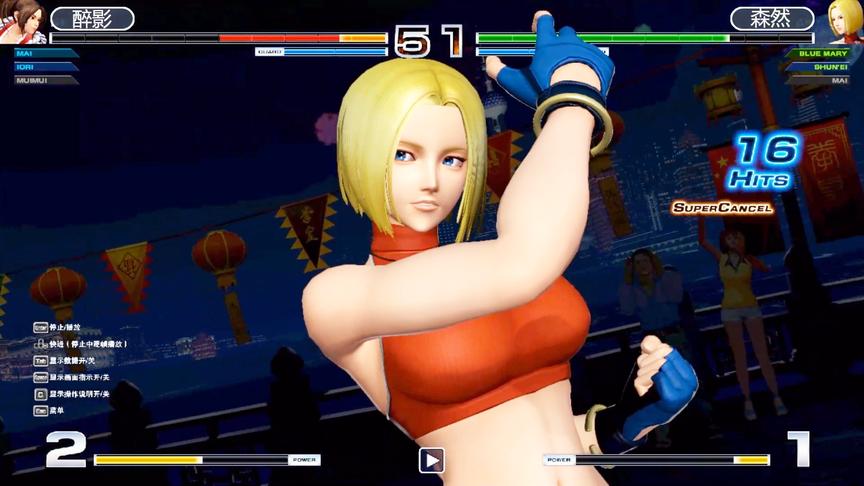Click the replay play icon
Screen dimensions: 864x486
pyautogui.click(x=431, y=460)
